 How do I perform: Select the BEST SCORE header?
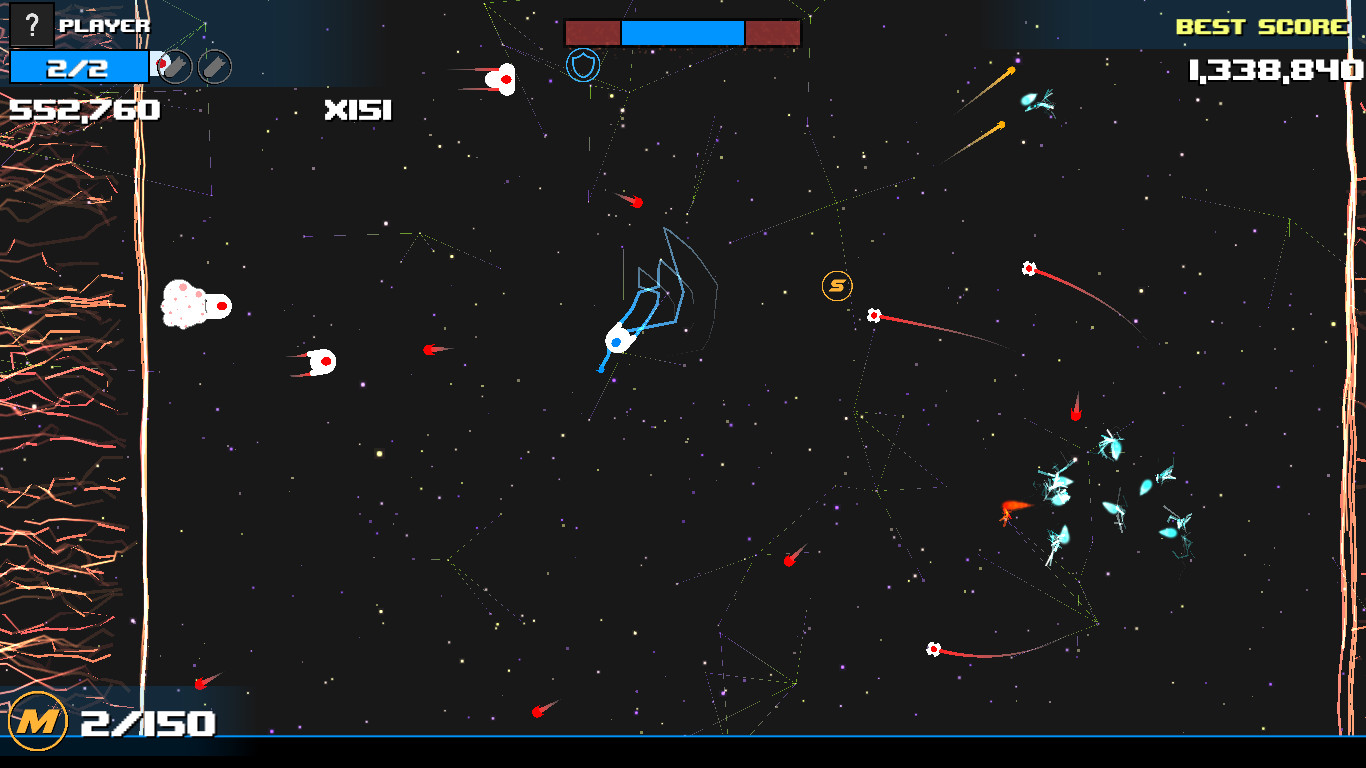1260,26
